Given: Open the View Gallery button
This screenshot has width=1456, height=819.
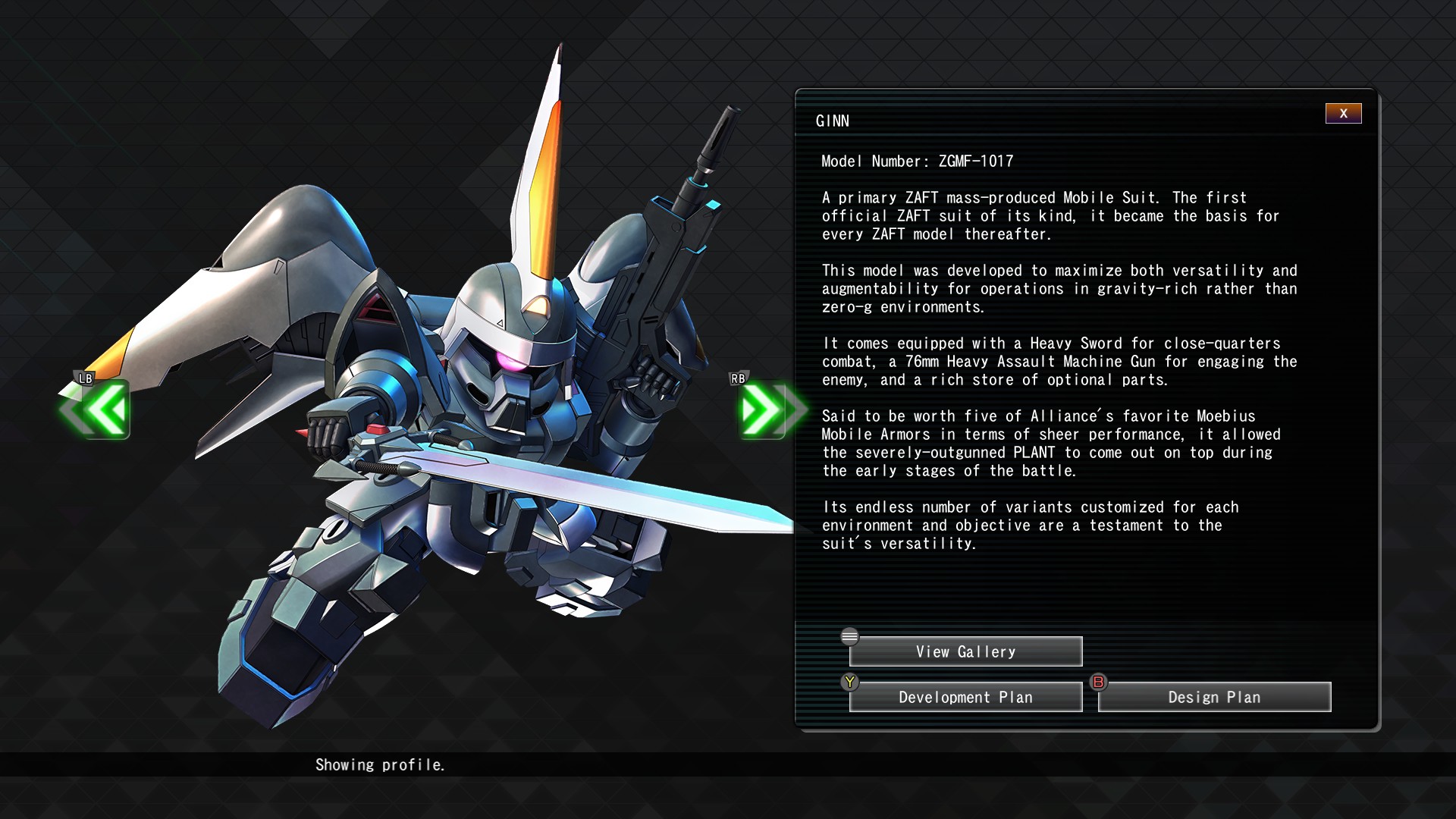Looking at the screenshot, I should [965, 652].
